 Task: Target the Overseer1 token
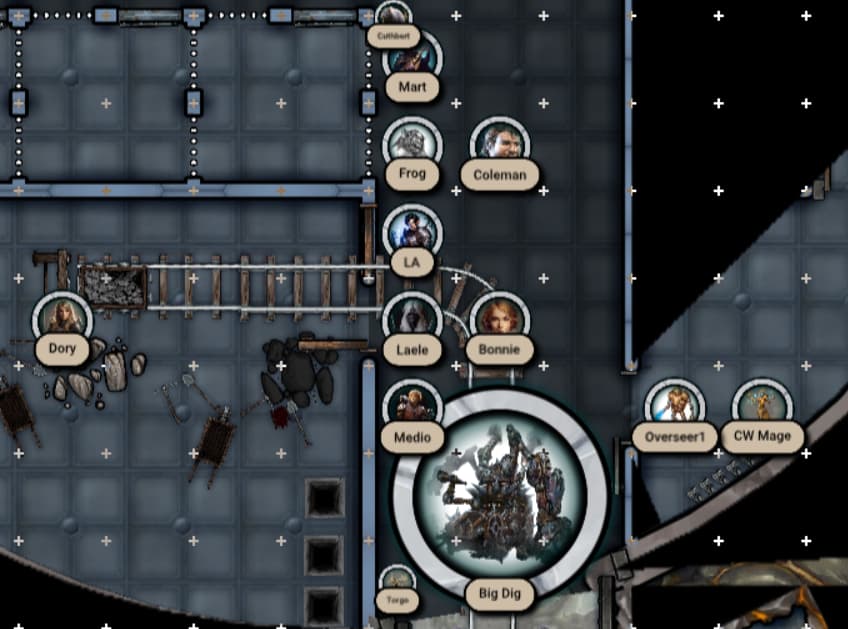pos(674,407)
